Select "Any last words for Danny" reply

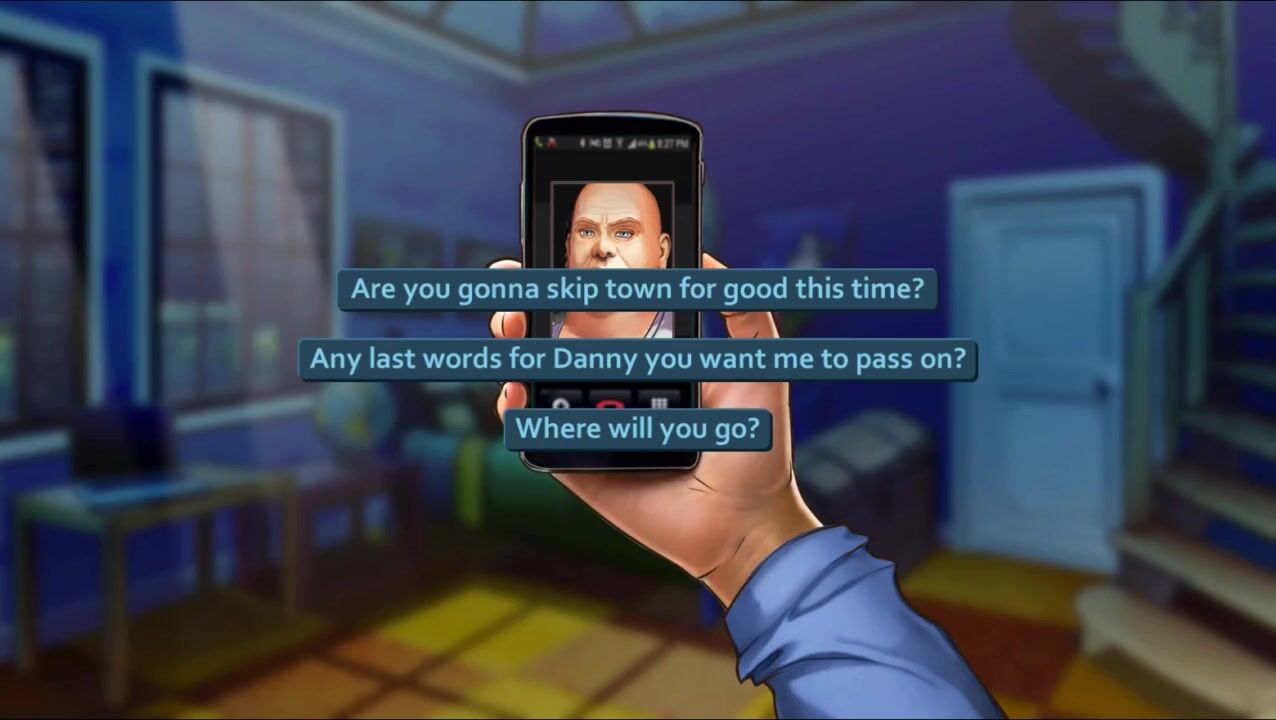(637, 359)
